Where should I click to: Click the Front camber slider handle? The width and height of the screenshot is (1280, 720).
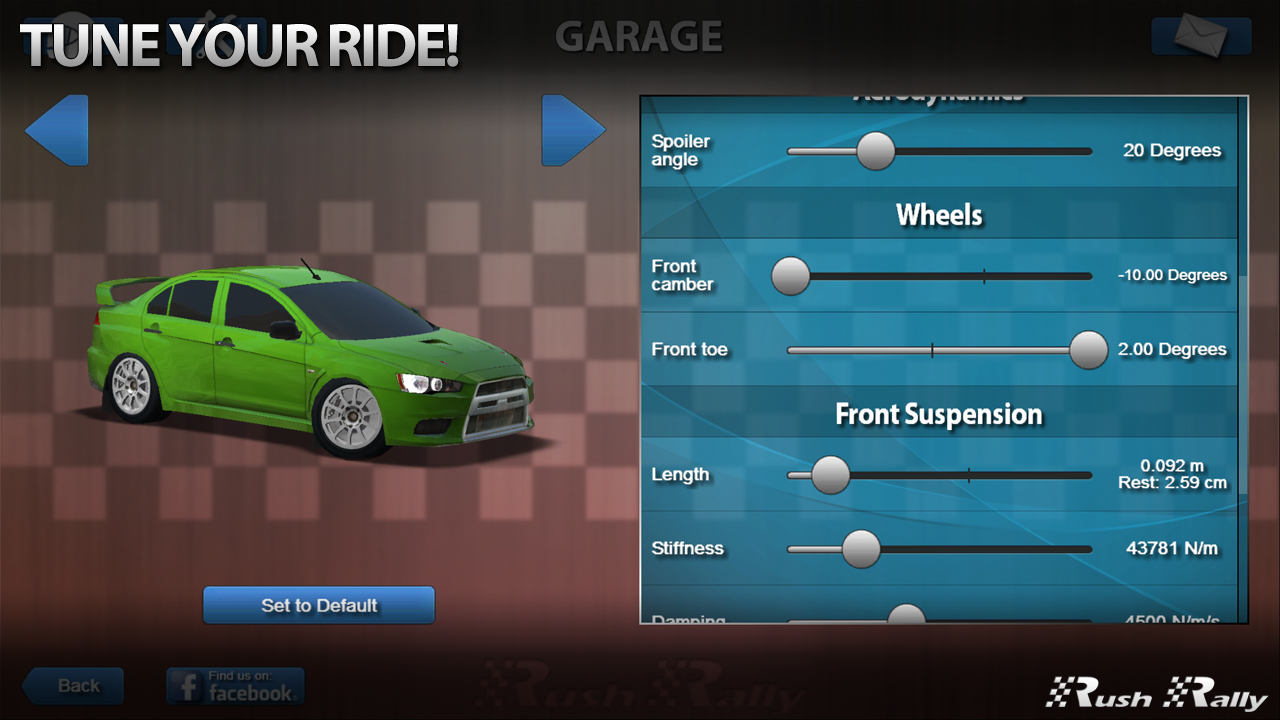791,276
